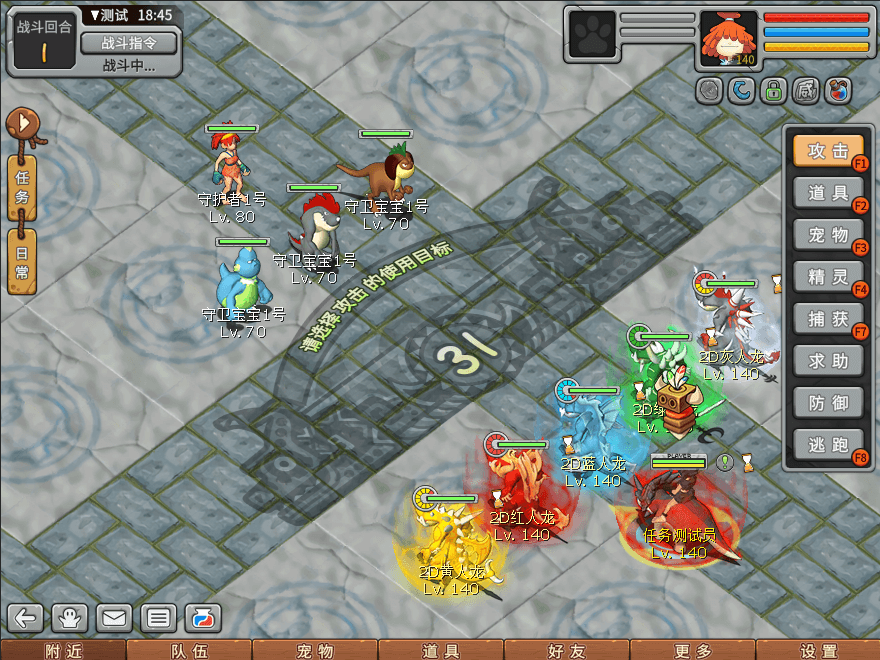This screenshot has height=660, width=880.
Task: Switch to the 队伍 (Team) tab
Action: 189,650
